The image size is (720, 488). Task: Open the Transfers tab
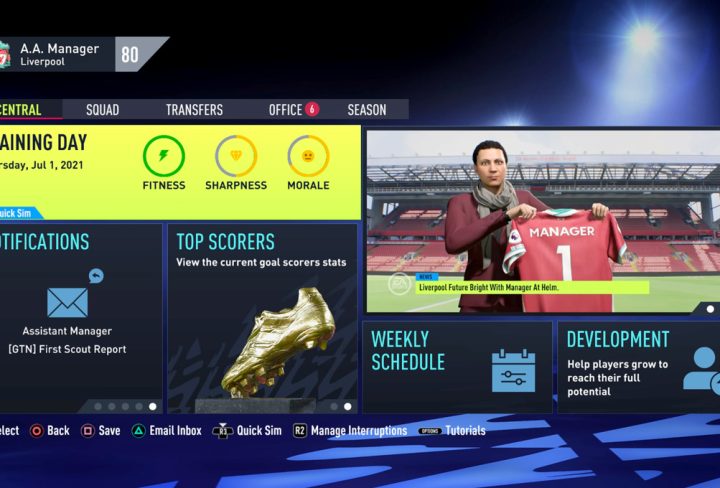click(x=194, y=110)
